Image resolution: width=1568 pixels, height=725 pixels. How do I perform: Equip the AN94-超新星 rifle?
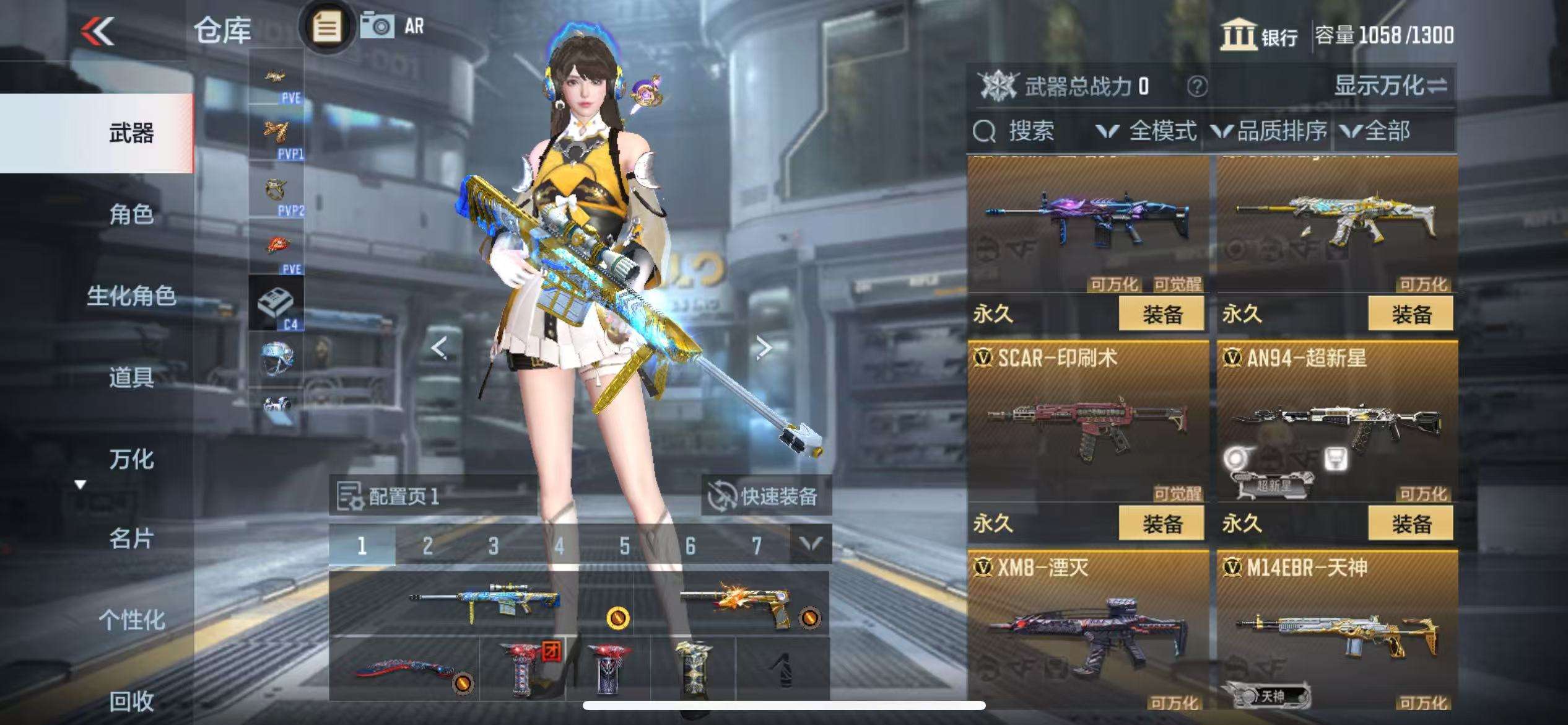coord(1410,524)
